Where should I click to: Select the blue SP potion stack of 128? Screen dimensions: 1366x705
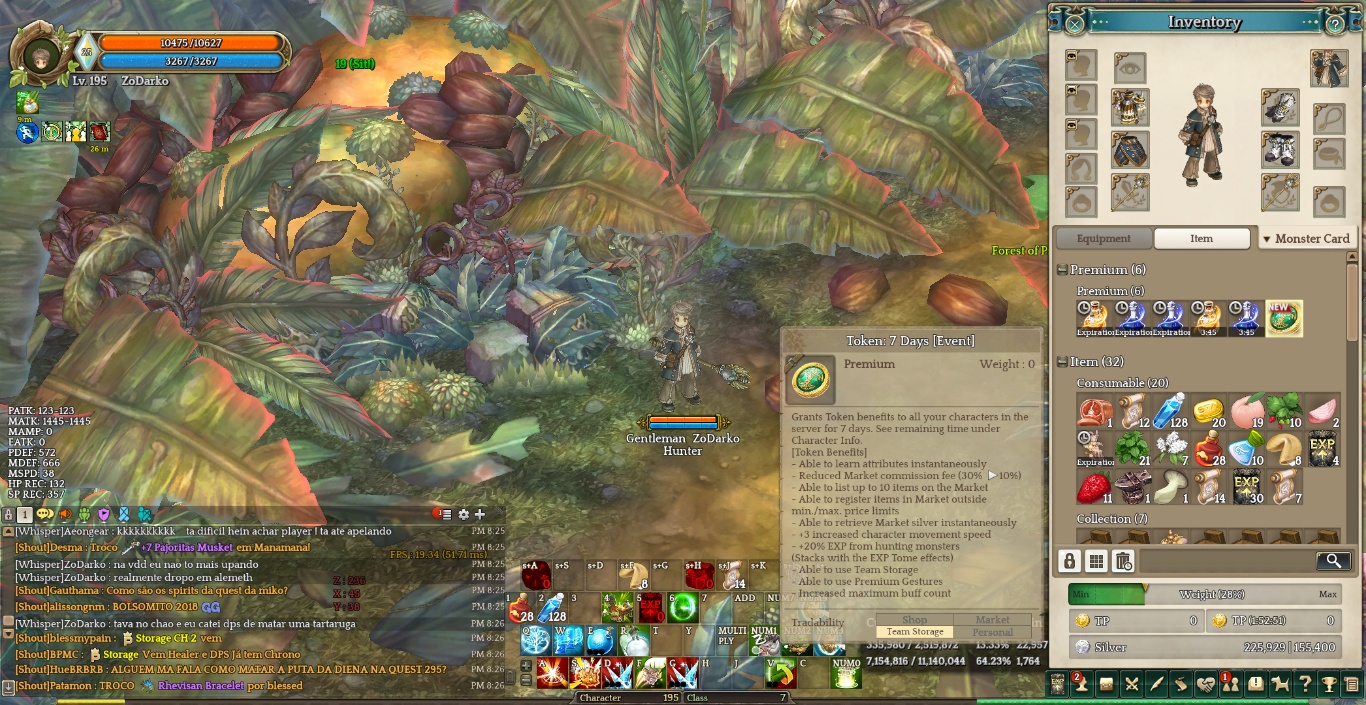[x=1170, y=412]
